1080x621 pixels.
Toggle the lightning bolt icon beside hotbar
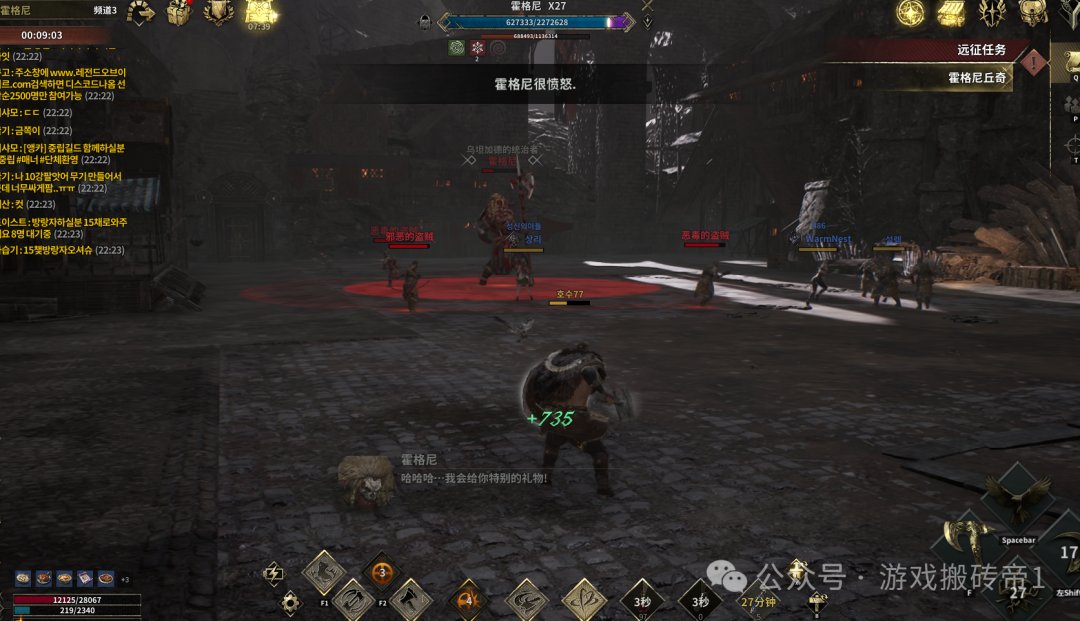click(x=272, y=573)
